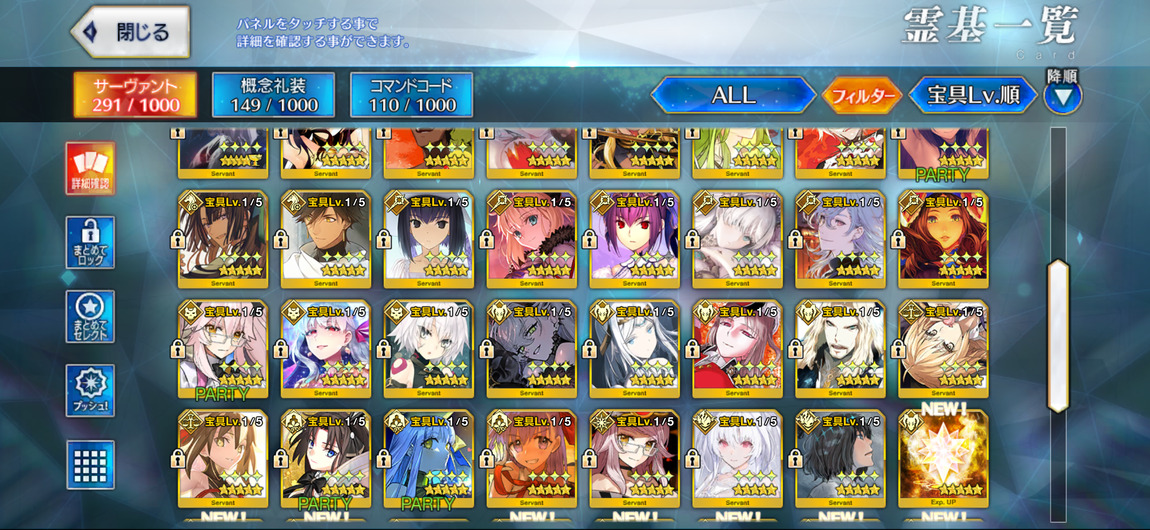Activate the 詳細確認 card icon

[x=90, y=168]
